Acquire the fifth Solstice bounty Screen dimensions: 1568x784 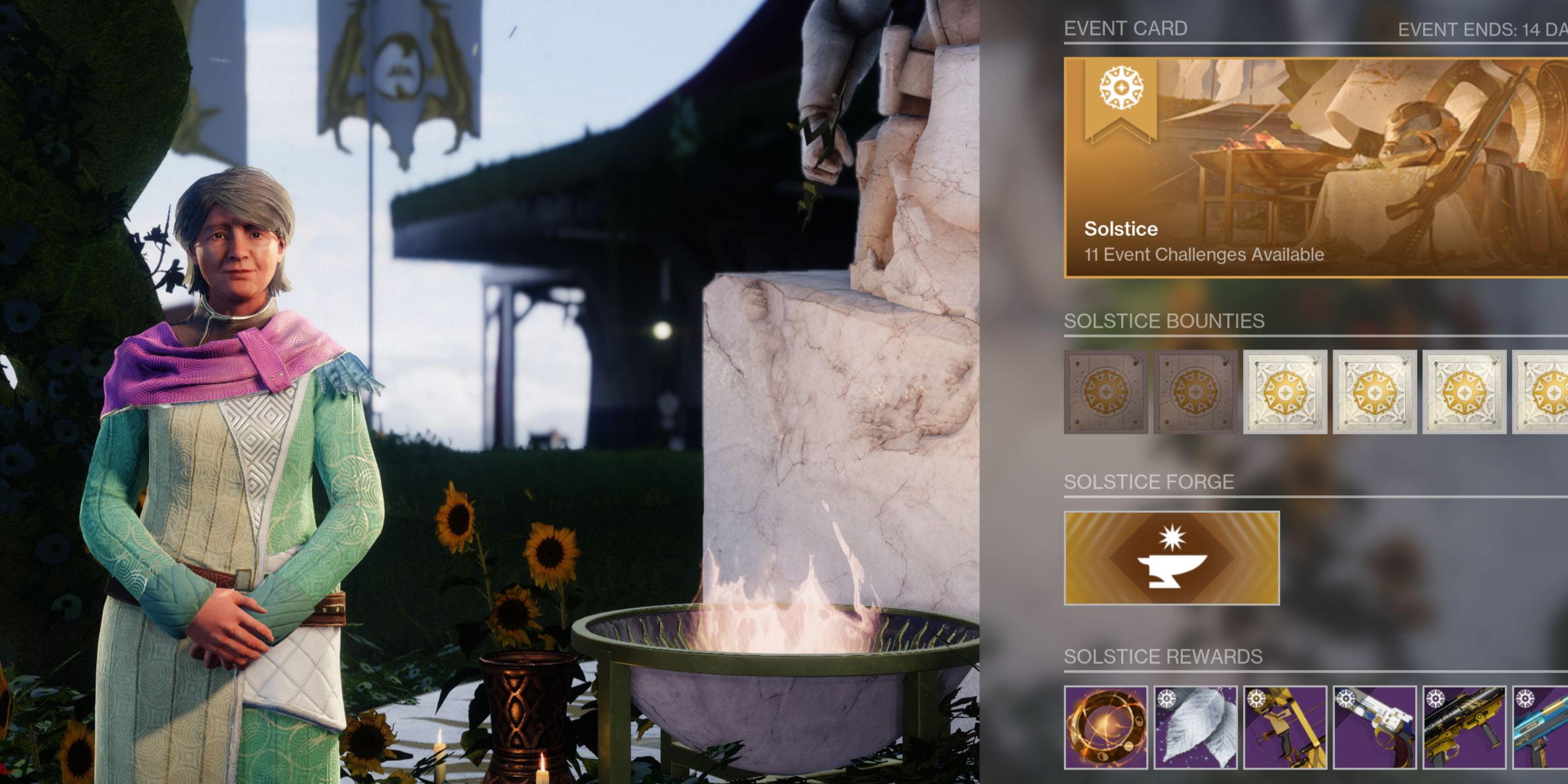point(1463,390)
